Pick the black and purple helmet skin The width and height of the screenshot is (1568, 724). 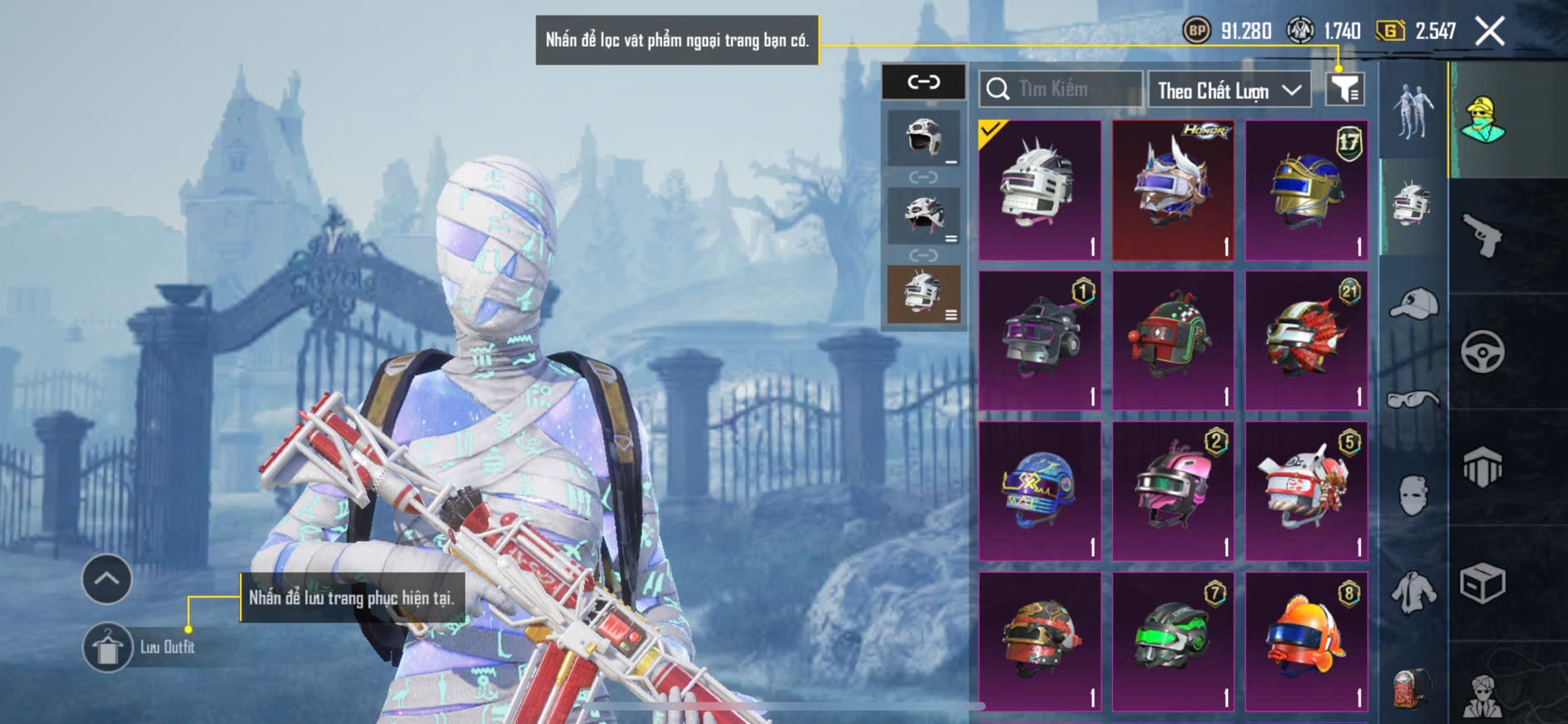(x=1040, y=340)
